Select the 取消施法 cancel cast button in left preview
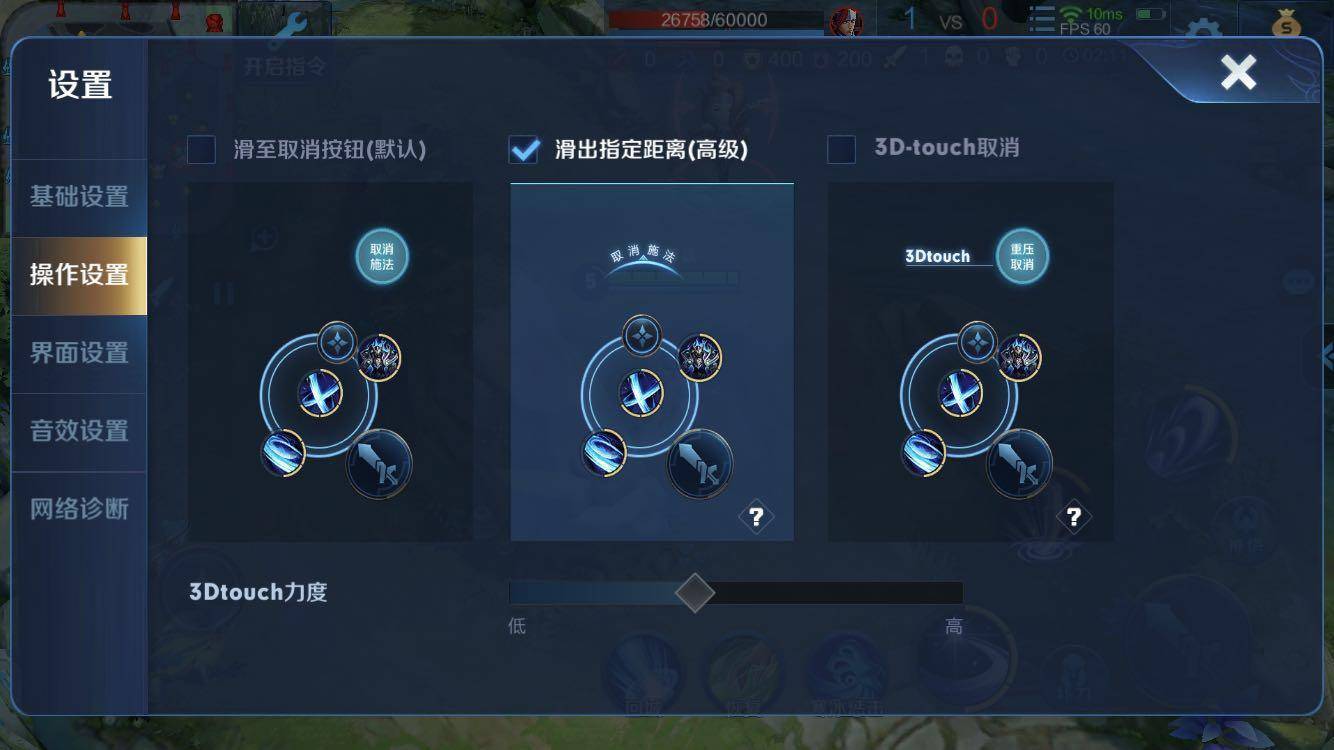The height and width of the screenshot is (750, 1334). pos(381,256)
